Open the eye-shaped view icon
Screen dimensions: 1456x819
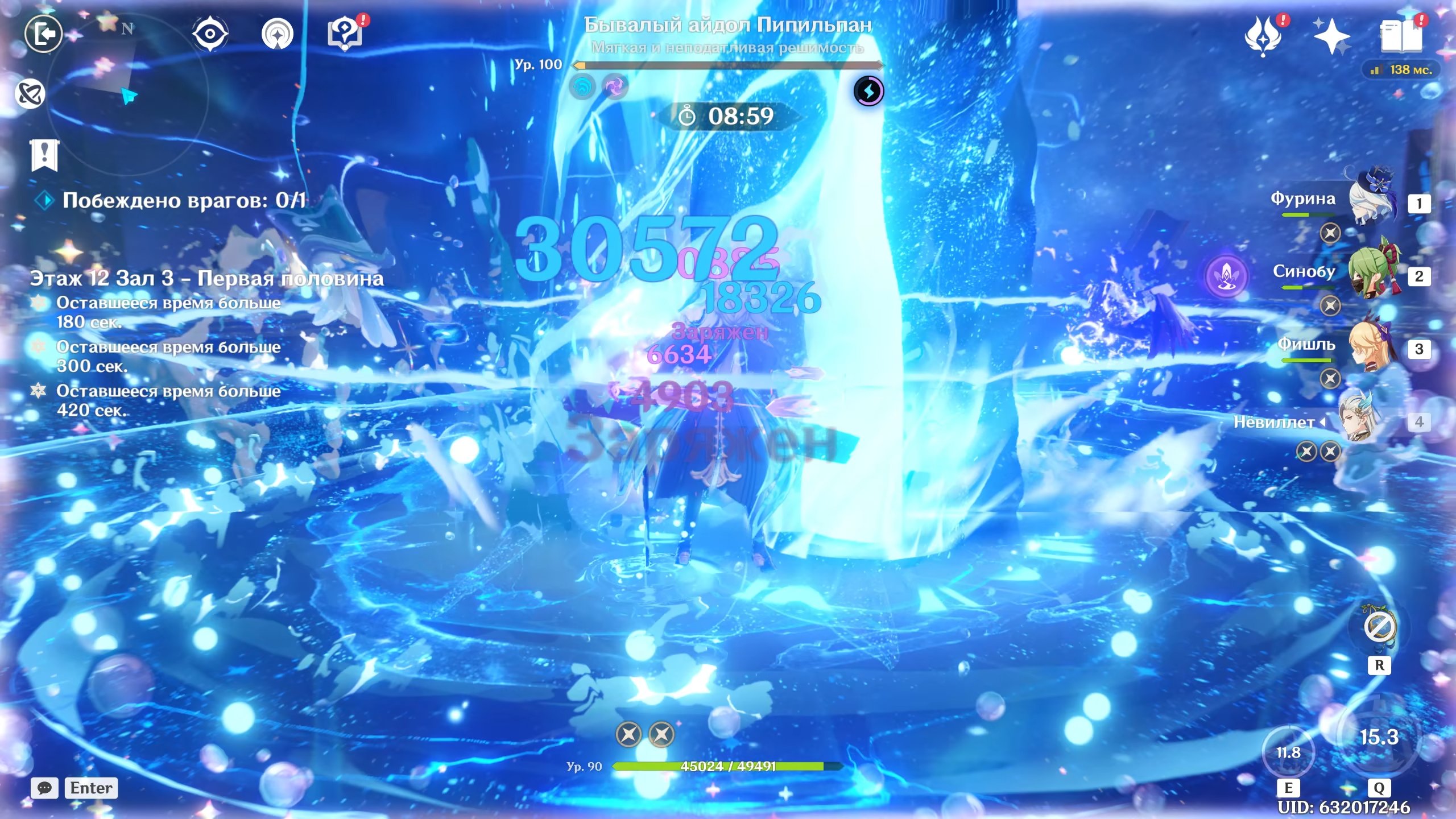point(210,34)
